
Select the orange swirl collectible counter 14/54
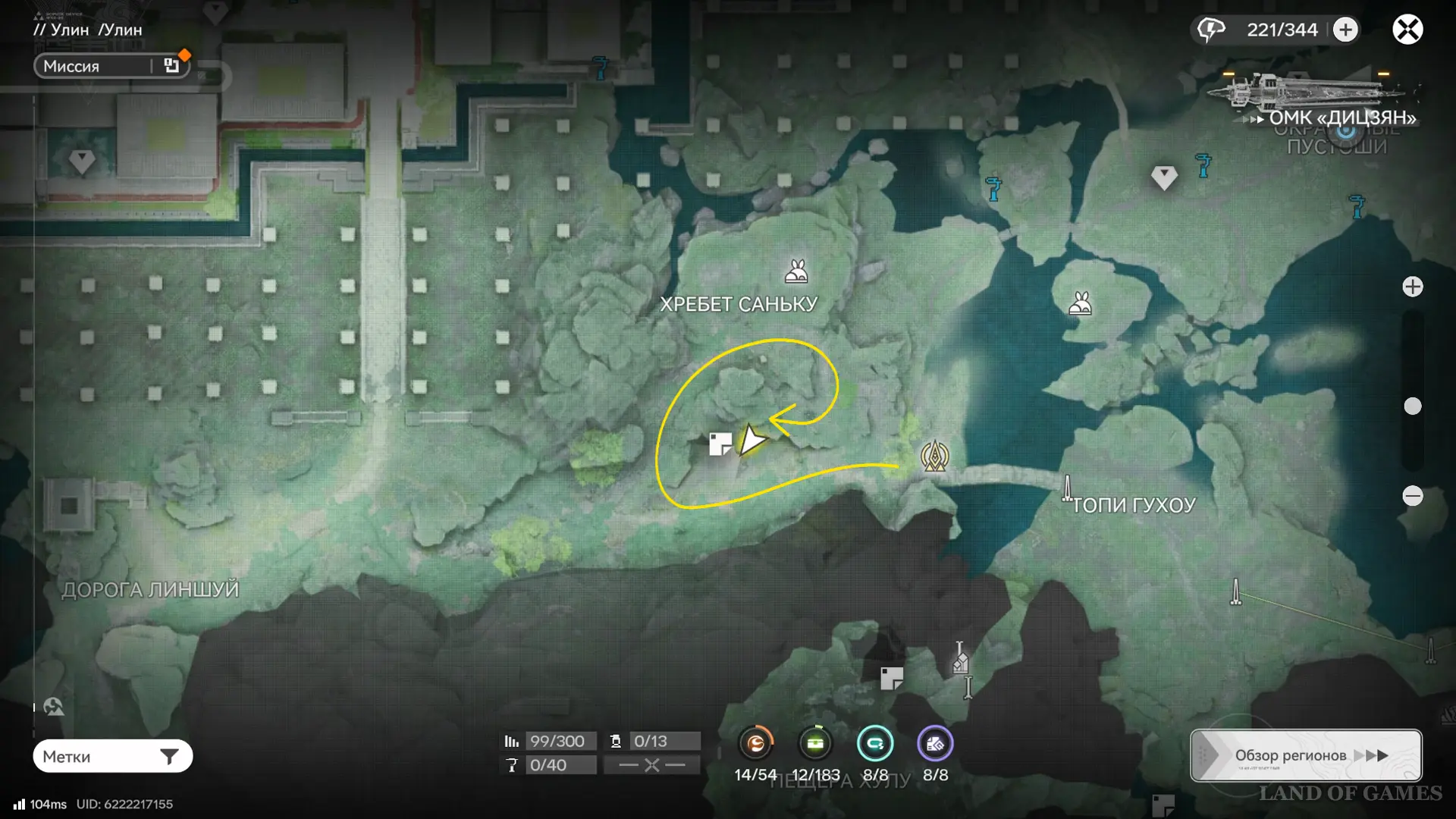pos(756,744)
